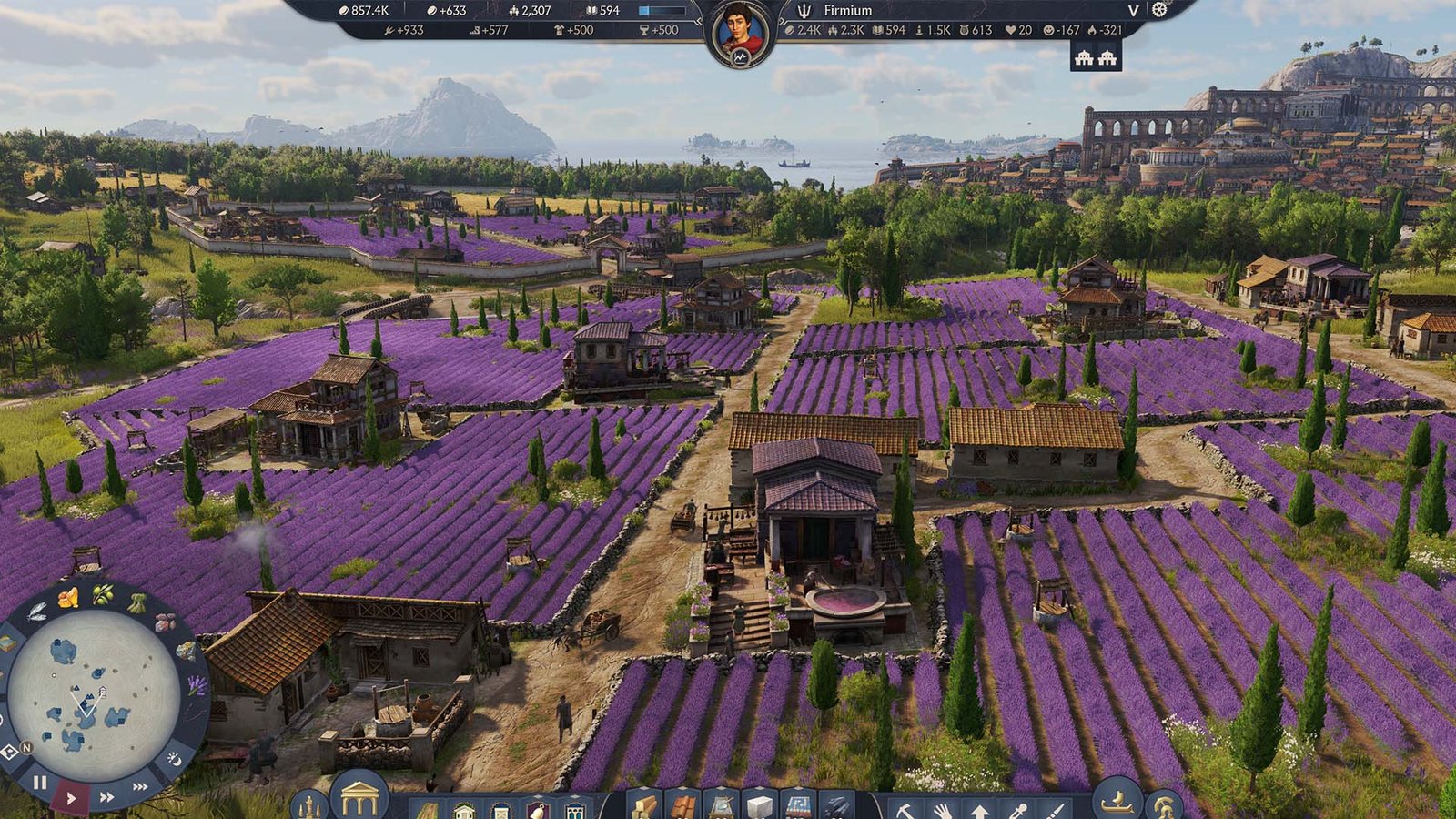Click the blue progress bar in the top banner
The height and width of the screenshot is (819, 1456).
(x=662, y=12)
